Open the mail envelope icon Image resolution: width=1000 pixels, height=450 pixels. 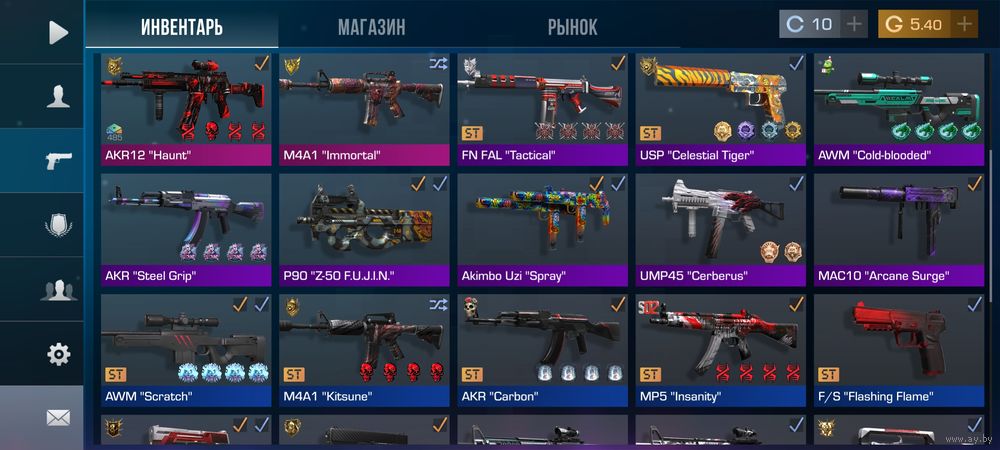58,418
